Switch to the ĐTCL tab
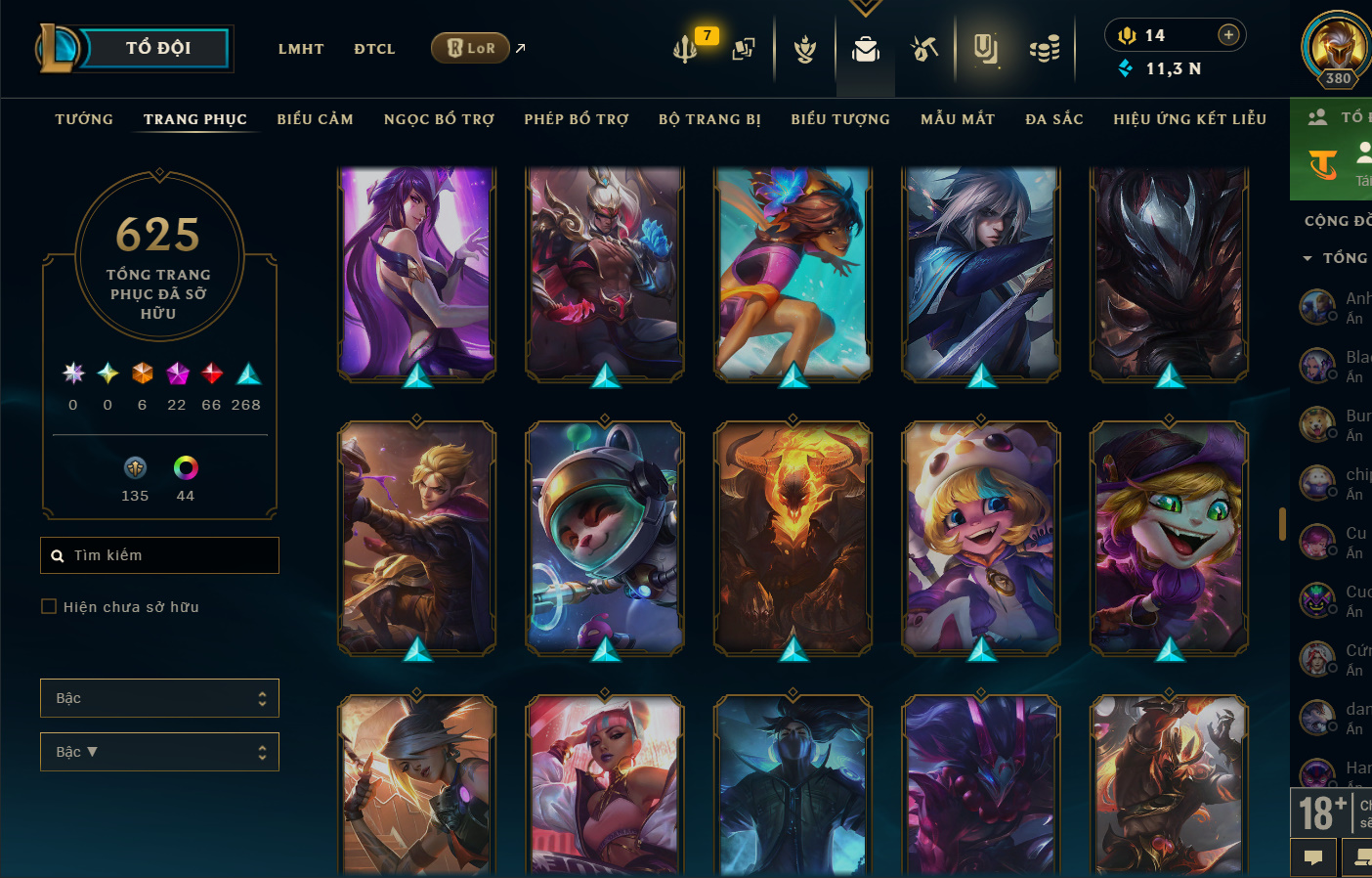Screen dimensions: 1372x878 coord(374,49)
